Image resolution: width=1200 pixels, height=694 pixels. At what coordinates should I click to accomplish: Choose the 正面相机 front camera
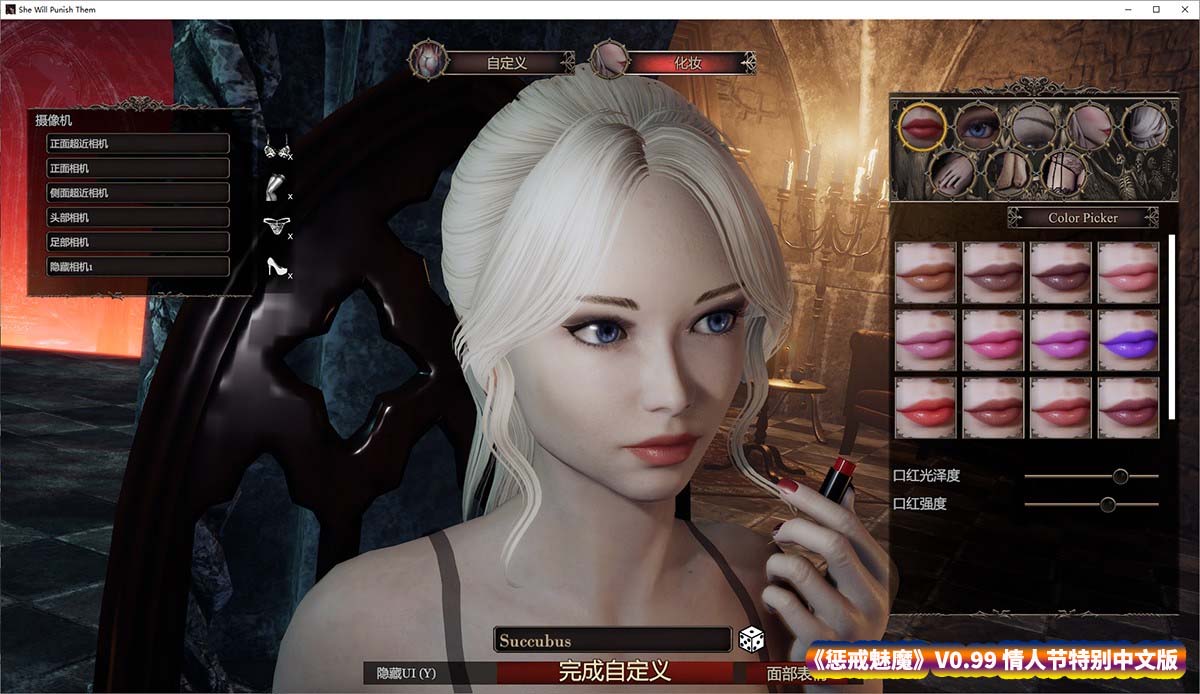tap(138, 168)
